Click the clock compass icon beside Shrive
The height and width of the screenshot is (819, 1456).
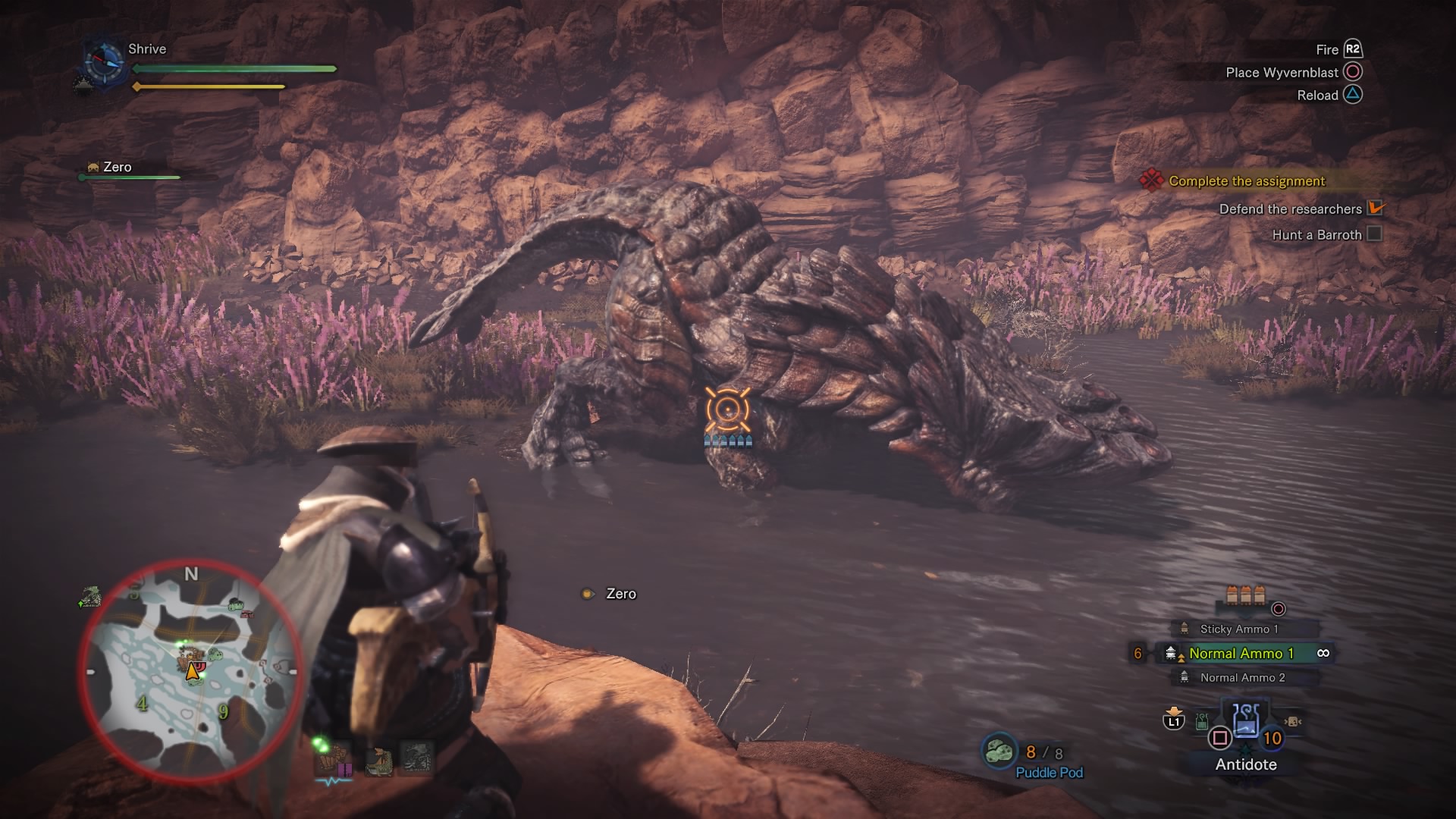[x=104, y=61]
